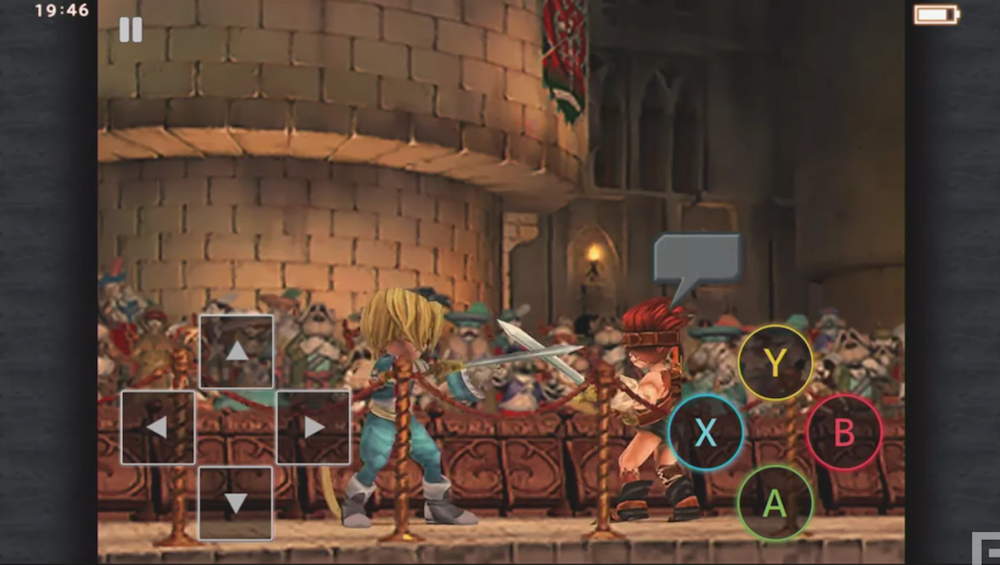This screenshot has height=565, width=1000.
Task: Tap the D-pad up arrow
Action: 236,351
